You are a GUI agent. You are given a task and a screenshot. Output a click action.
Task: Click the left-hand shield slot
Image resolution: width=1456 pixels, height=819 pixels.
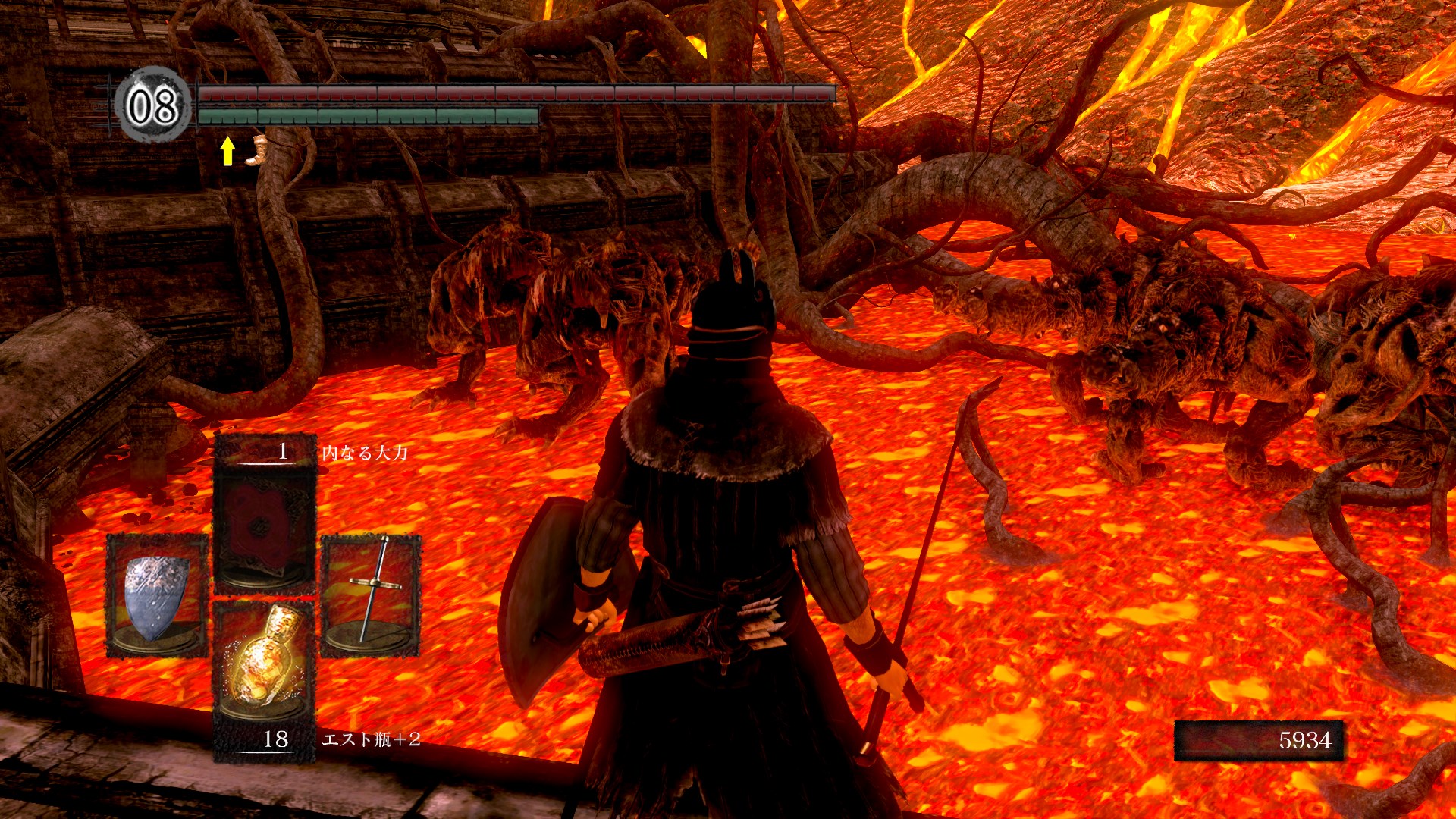coord(157,595)
